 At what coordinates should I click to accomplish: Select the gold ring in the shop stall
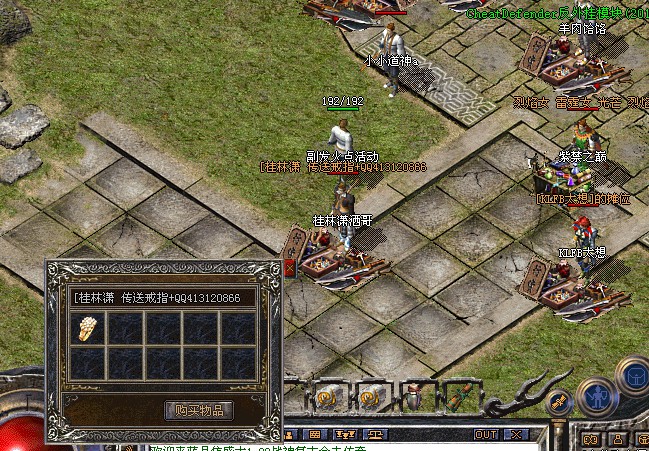[x=88, y=329]
